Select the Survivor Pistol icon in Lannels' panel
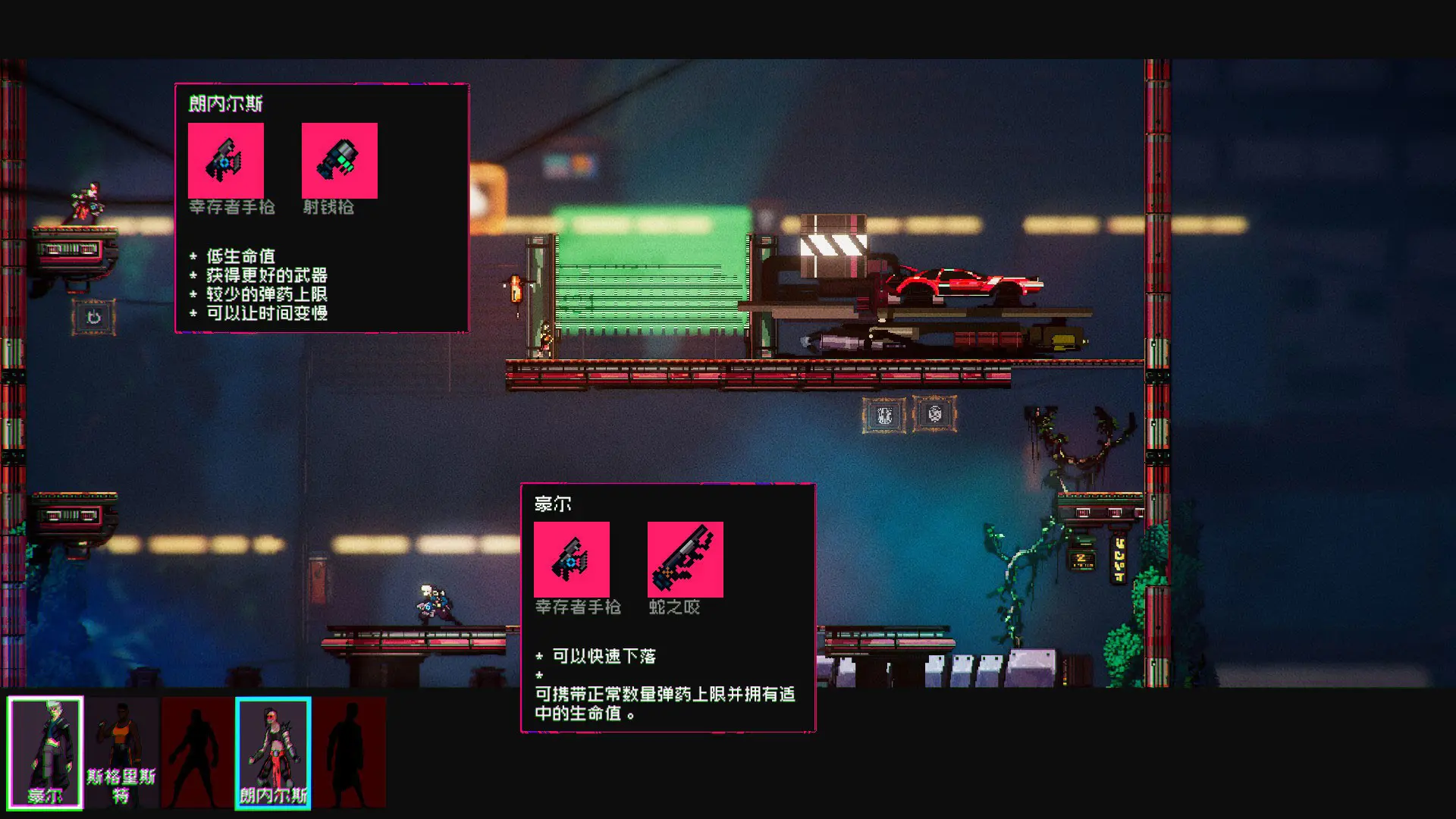This screenshot has height=819, width=1456. [x=226, y=160]
